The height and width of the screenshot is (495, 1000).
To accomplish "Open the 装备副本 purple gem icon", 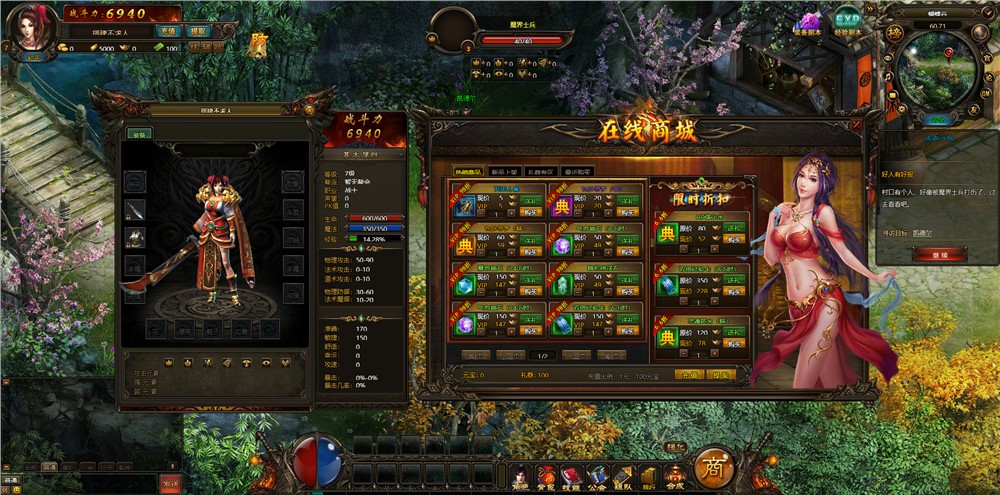I will 808,22.
